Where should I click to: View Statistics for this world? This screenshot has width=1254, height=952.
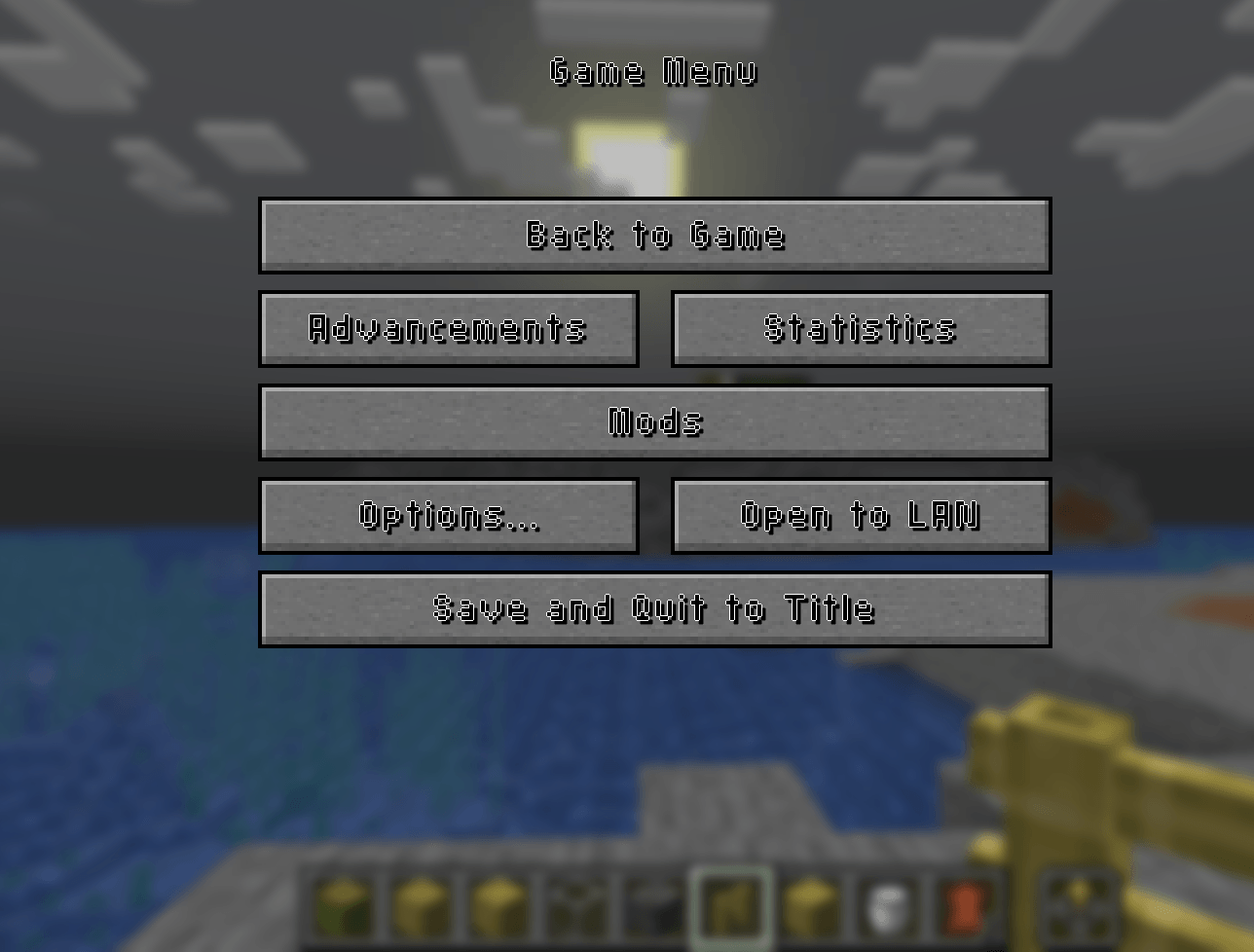click(861, 328)
